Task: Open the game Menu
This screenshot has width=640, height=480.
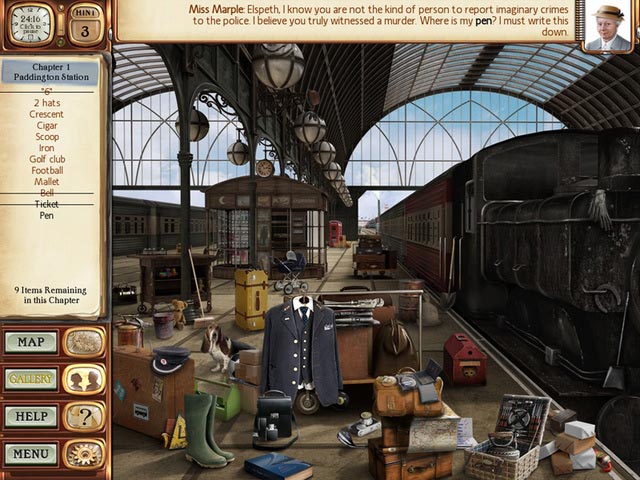Action: coord(31,453)
